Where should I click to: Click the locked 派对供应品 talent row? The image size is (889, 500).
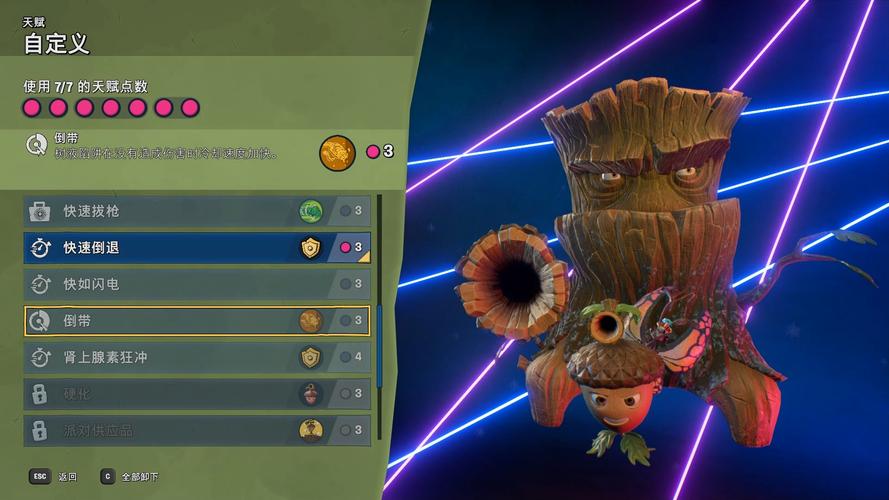196,430
